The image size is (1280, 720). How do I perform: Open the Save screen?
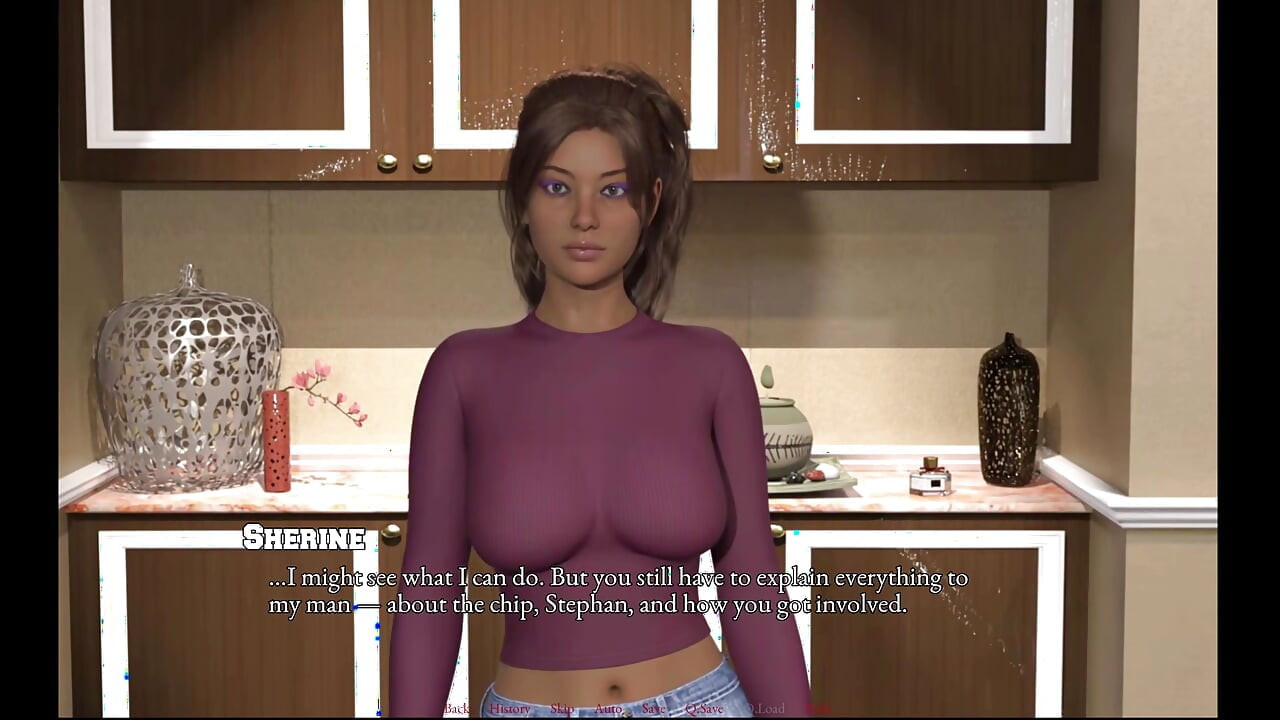tap(654, 708)
